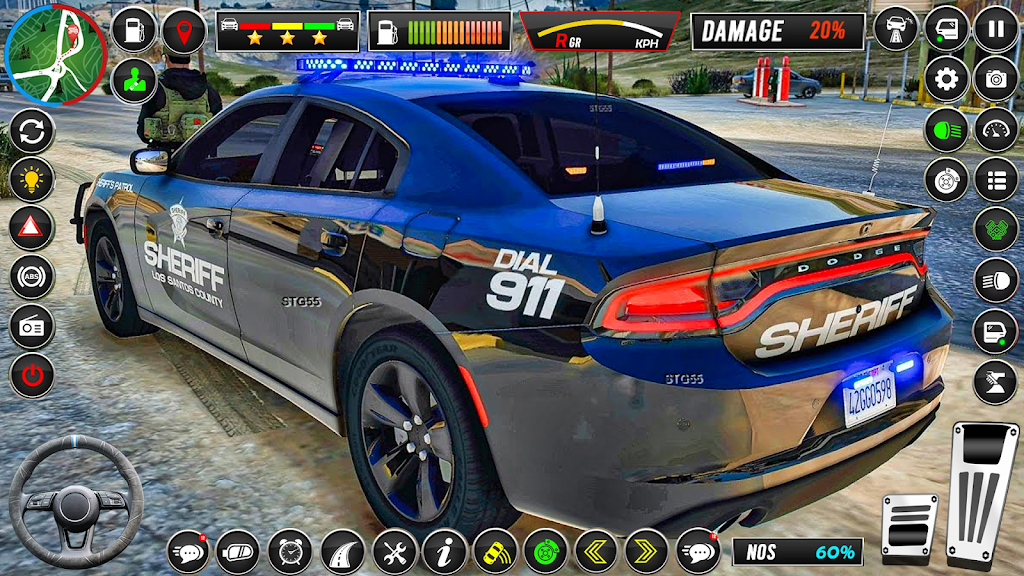
Task: Toggle the green headlights button
Action: (946, 130)
